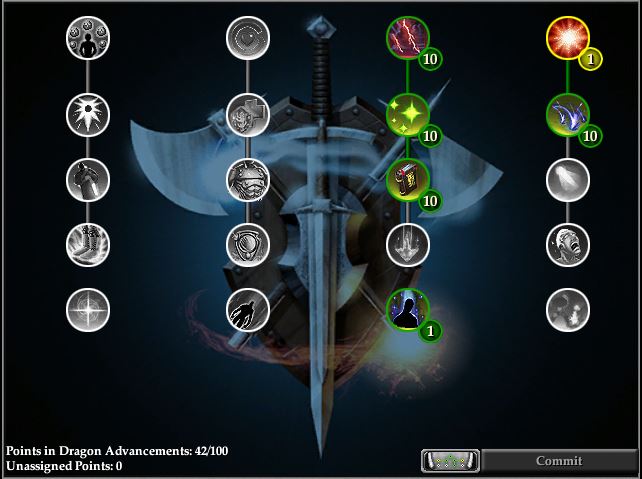
Task: Select the red lightning advancement icon
Action: click(x=408, y=38)
